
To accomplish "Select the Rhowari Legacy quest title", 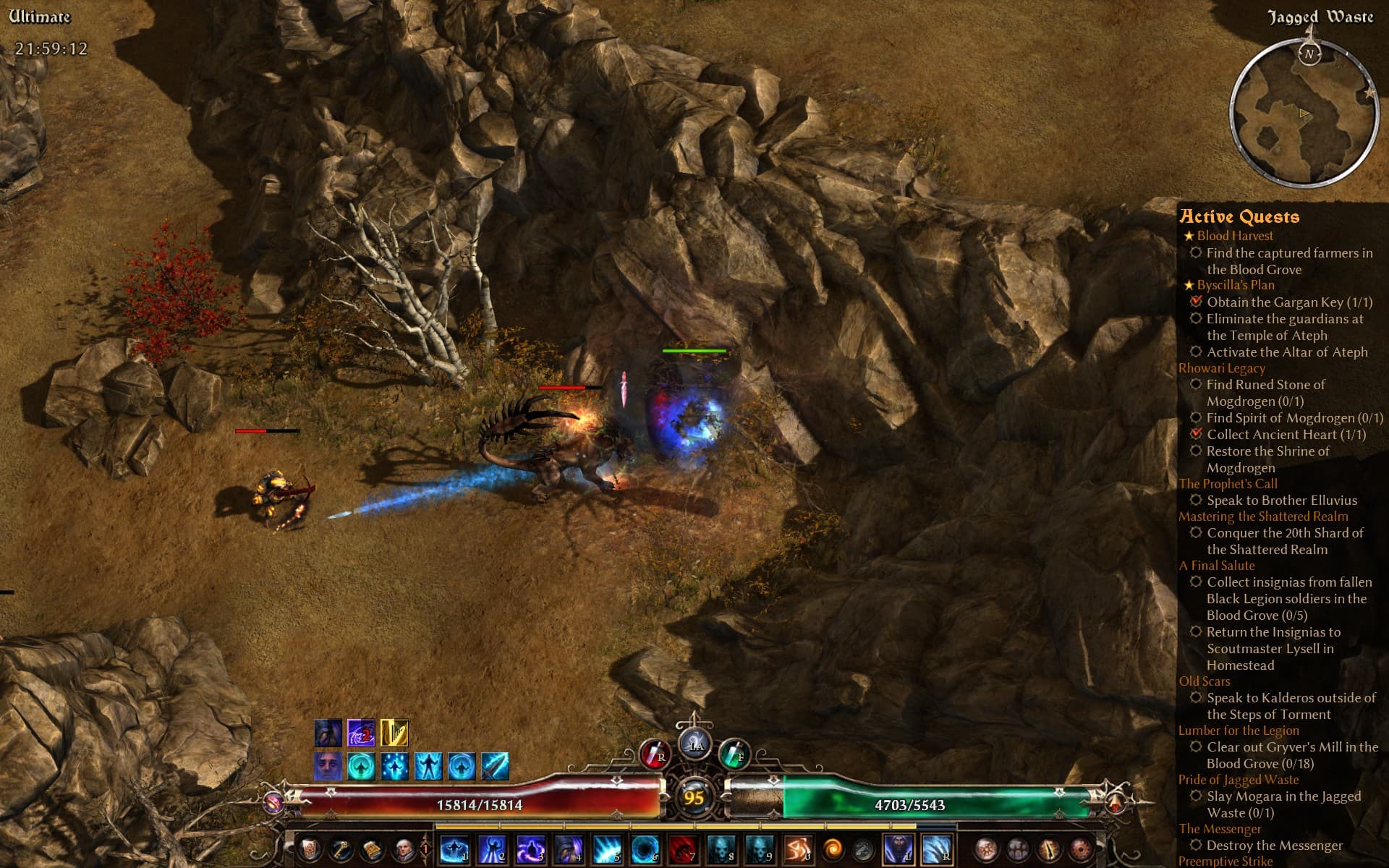I will (x=1222, y=368).
